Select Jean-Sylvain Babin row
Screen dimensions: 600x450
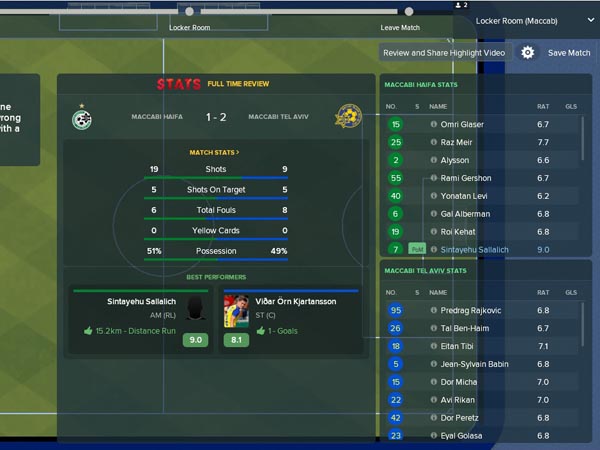click(x=475, y=364)
